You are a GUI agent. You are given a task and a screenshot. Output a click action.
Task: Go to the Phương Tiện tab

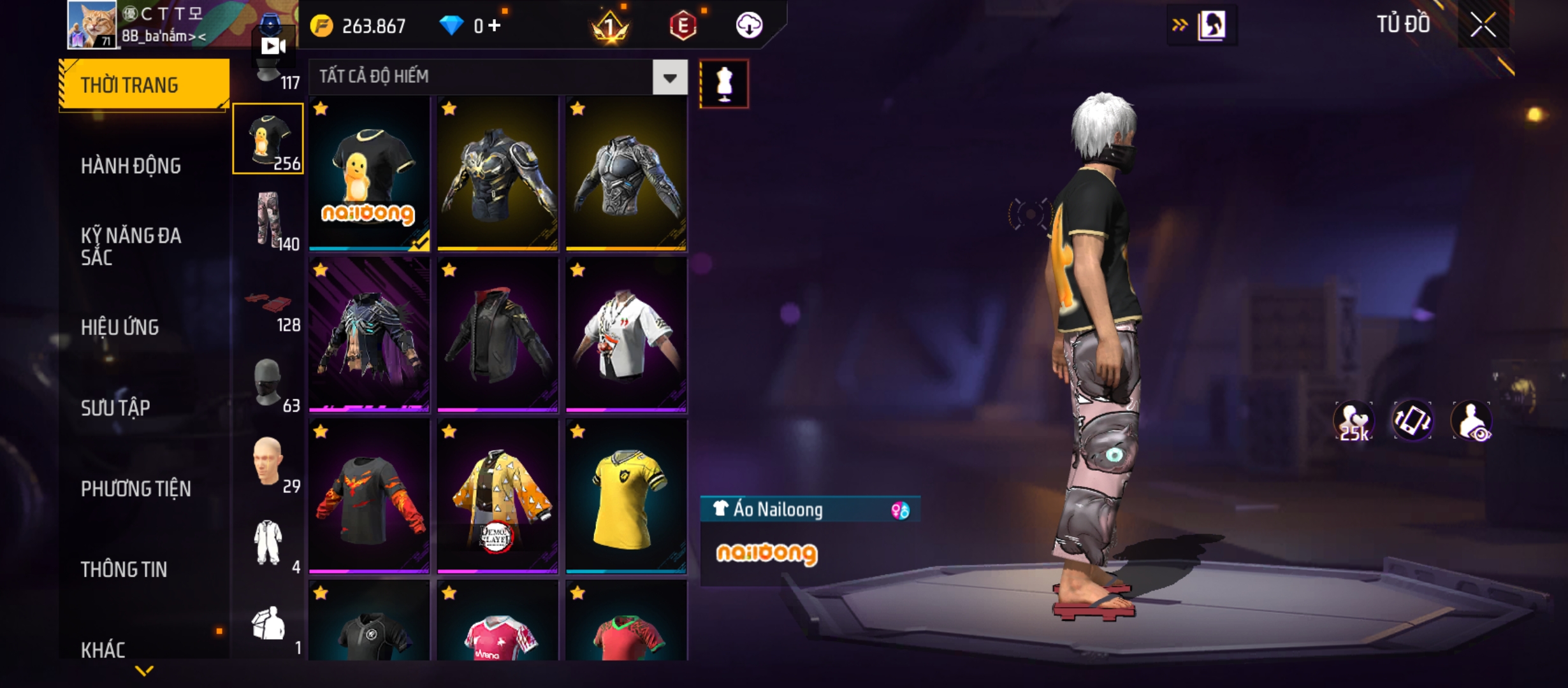click(136, 489)
